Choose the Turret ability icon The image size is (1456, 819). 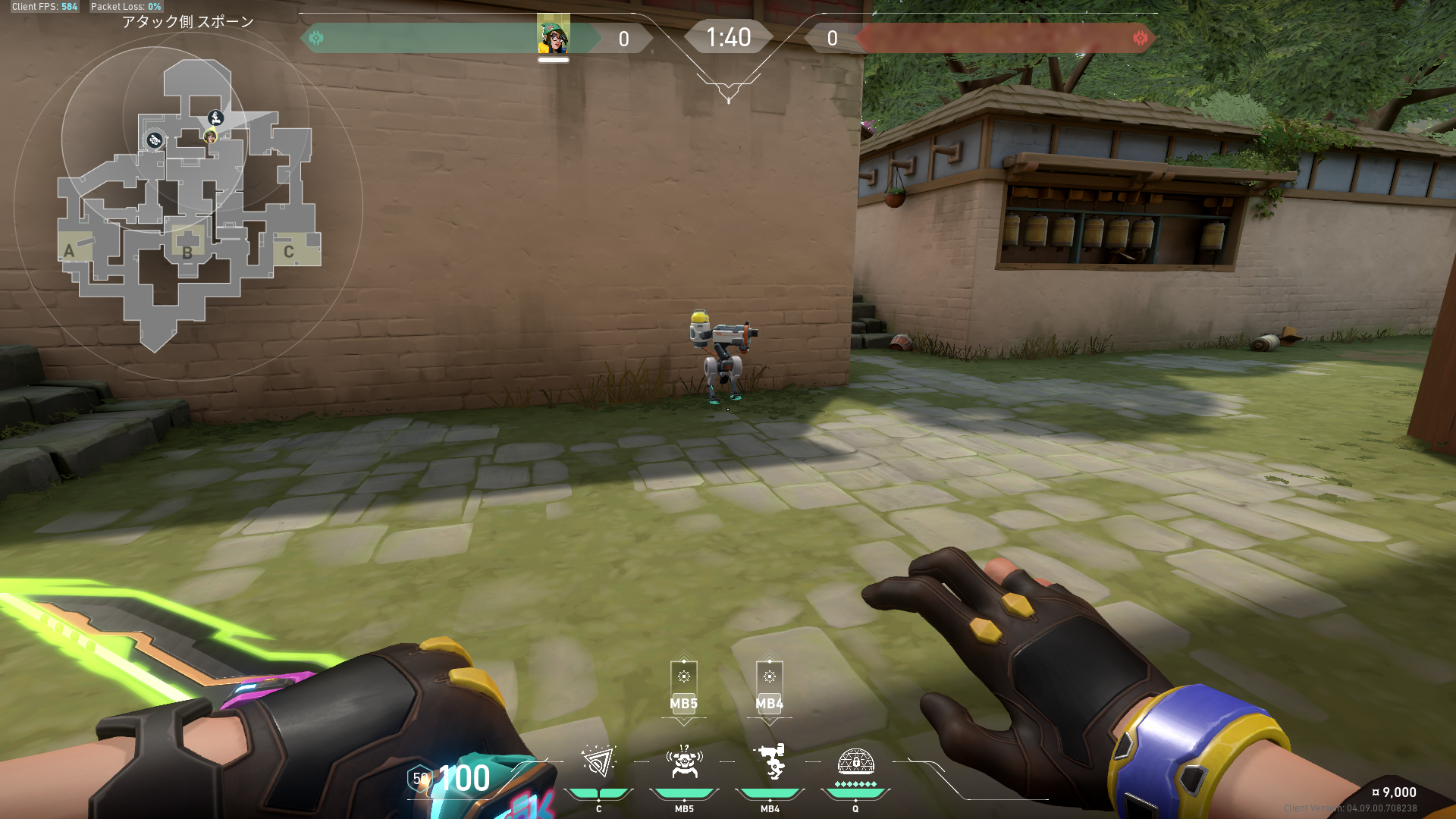(770, 762)
